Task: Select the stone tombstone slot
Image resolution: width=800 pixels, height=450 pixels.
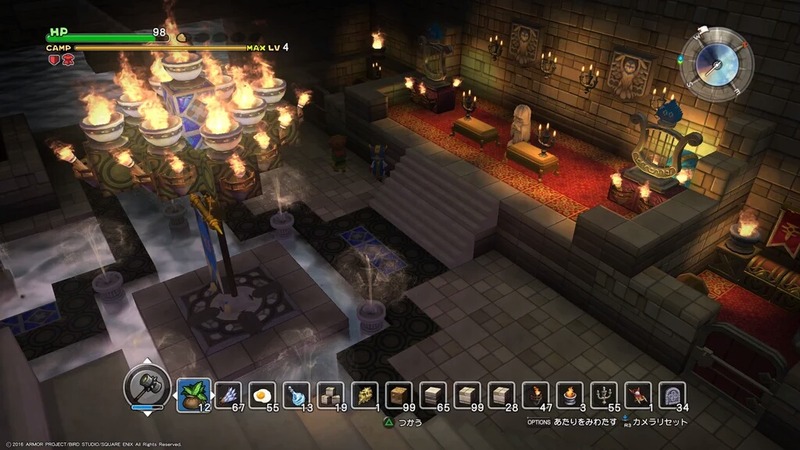Action: 673,396
